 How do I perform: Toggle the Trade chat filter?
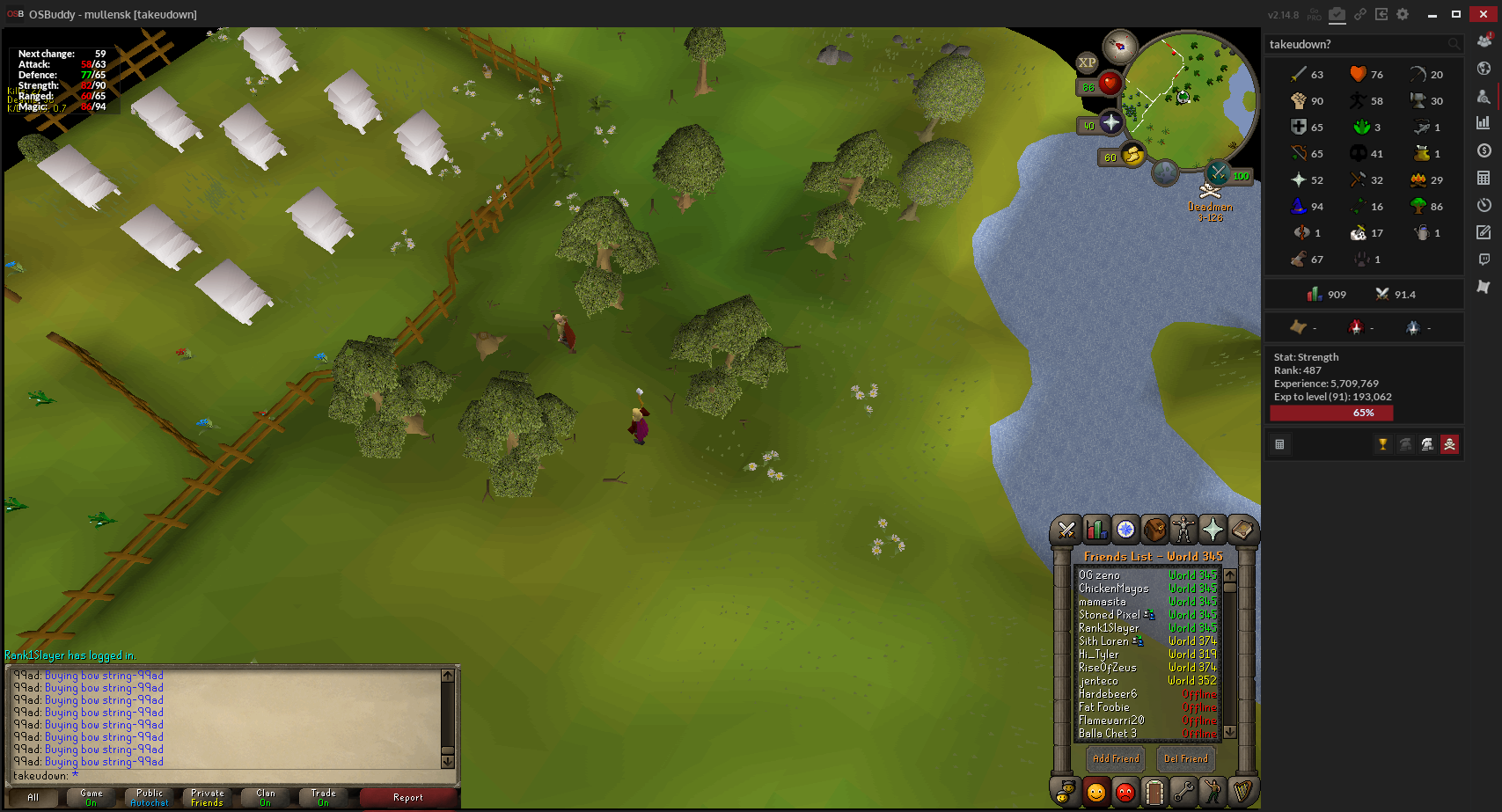(323, 797)
